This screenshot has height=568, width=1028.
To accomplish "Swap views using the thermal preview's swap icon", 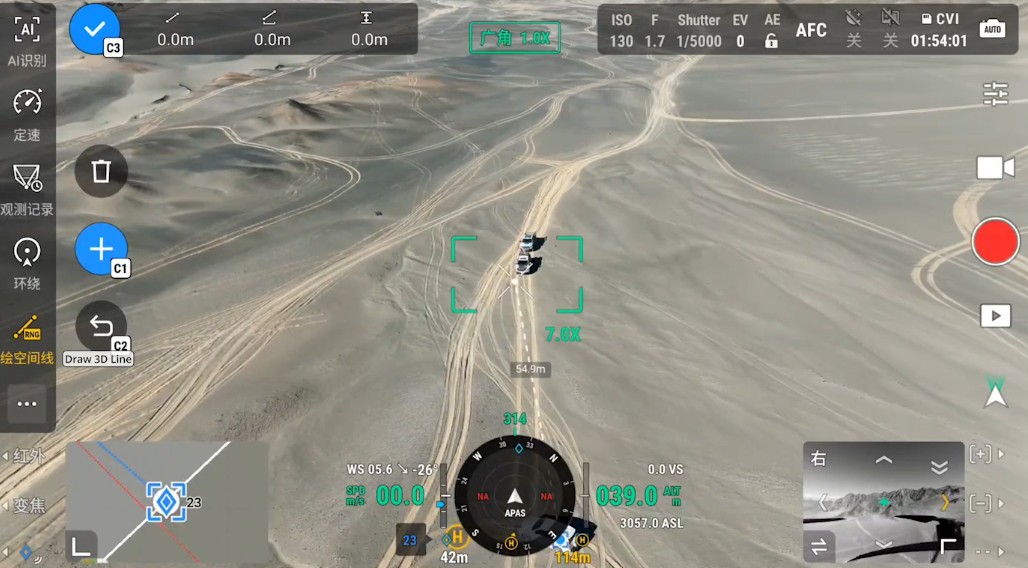I will tap(820, 546).
